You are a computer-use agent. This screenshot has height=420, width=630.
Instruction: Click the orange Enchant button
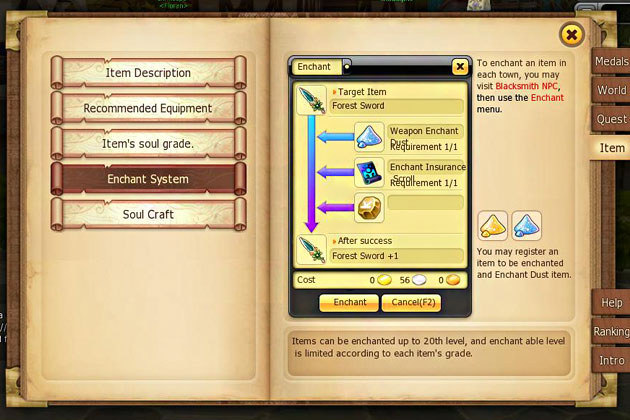(349, 302)
